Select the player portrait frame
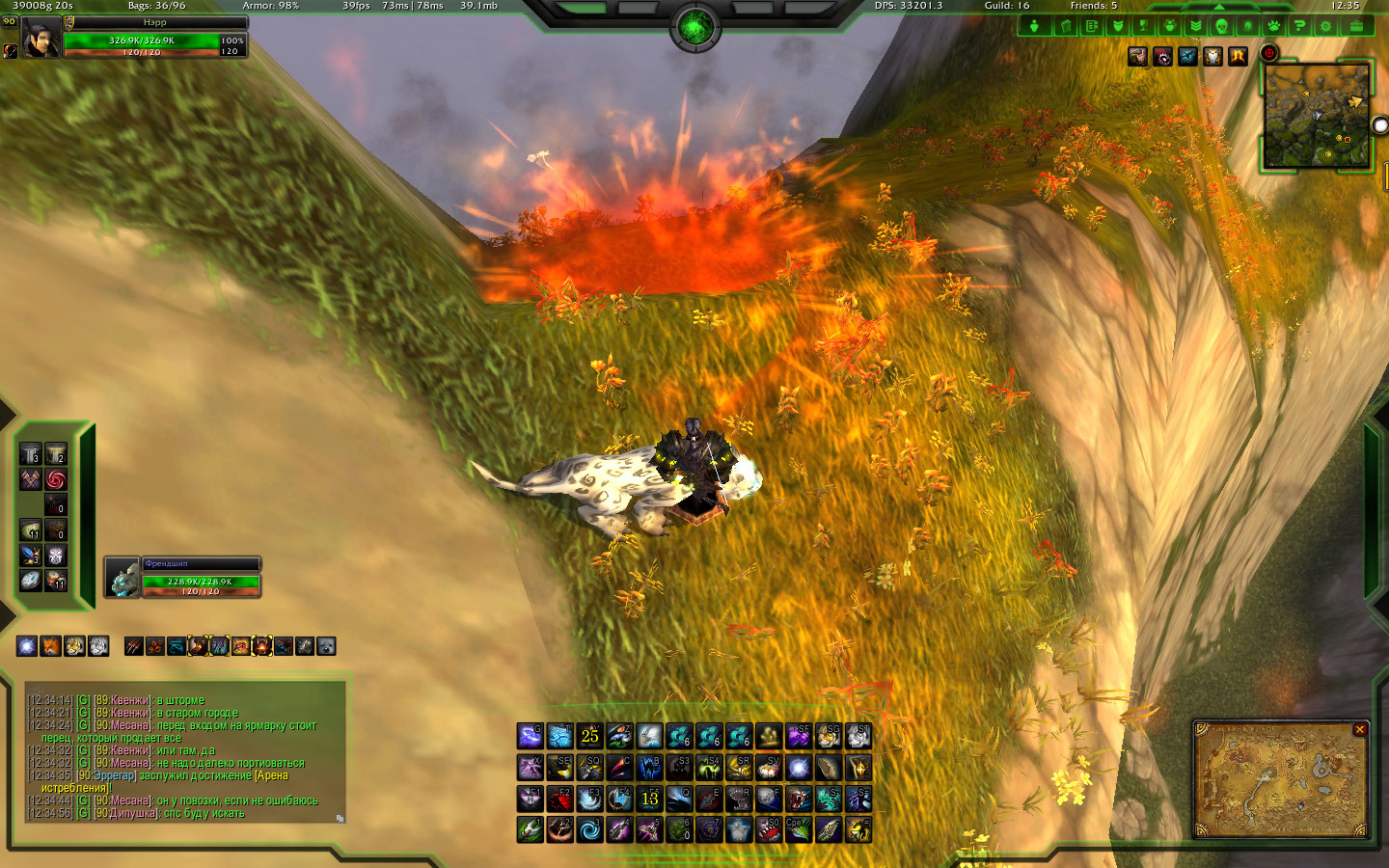 tap(41, 39)
